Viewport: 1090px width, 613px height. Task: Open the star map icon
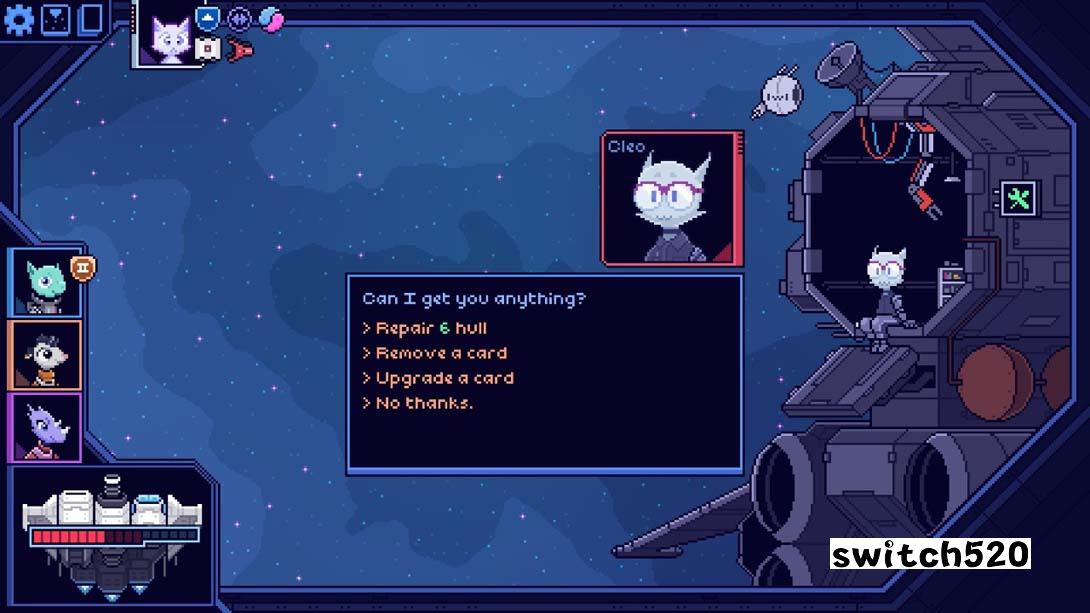[56, 19]
